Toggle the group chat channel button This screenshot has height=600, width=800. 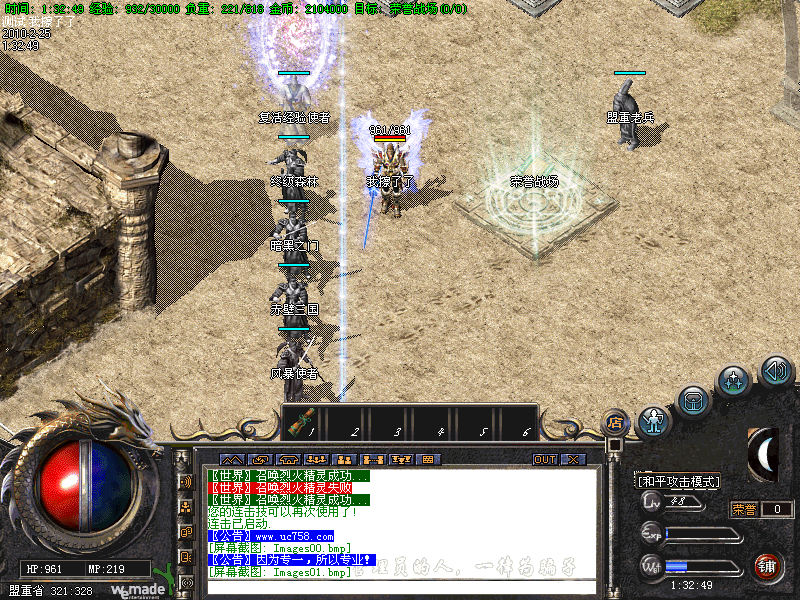[x=185, y=506]
